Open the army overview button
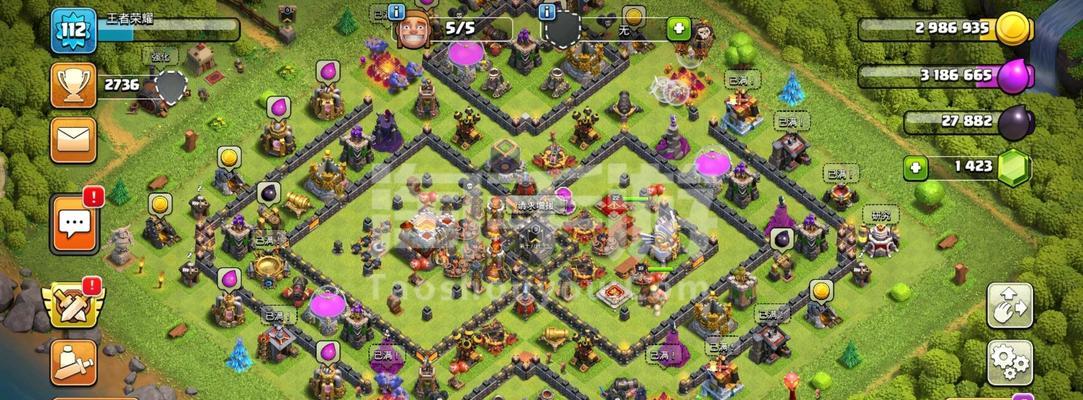The height and width of the screenshot is (400, 1083). pyautogui.click(x=74, y=361)
